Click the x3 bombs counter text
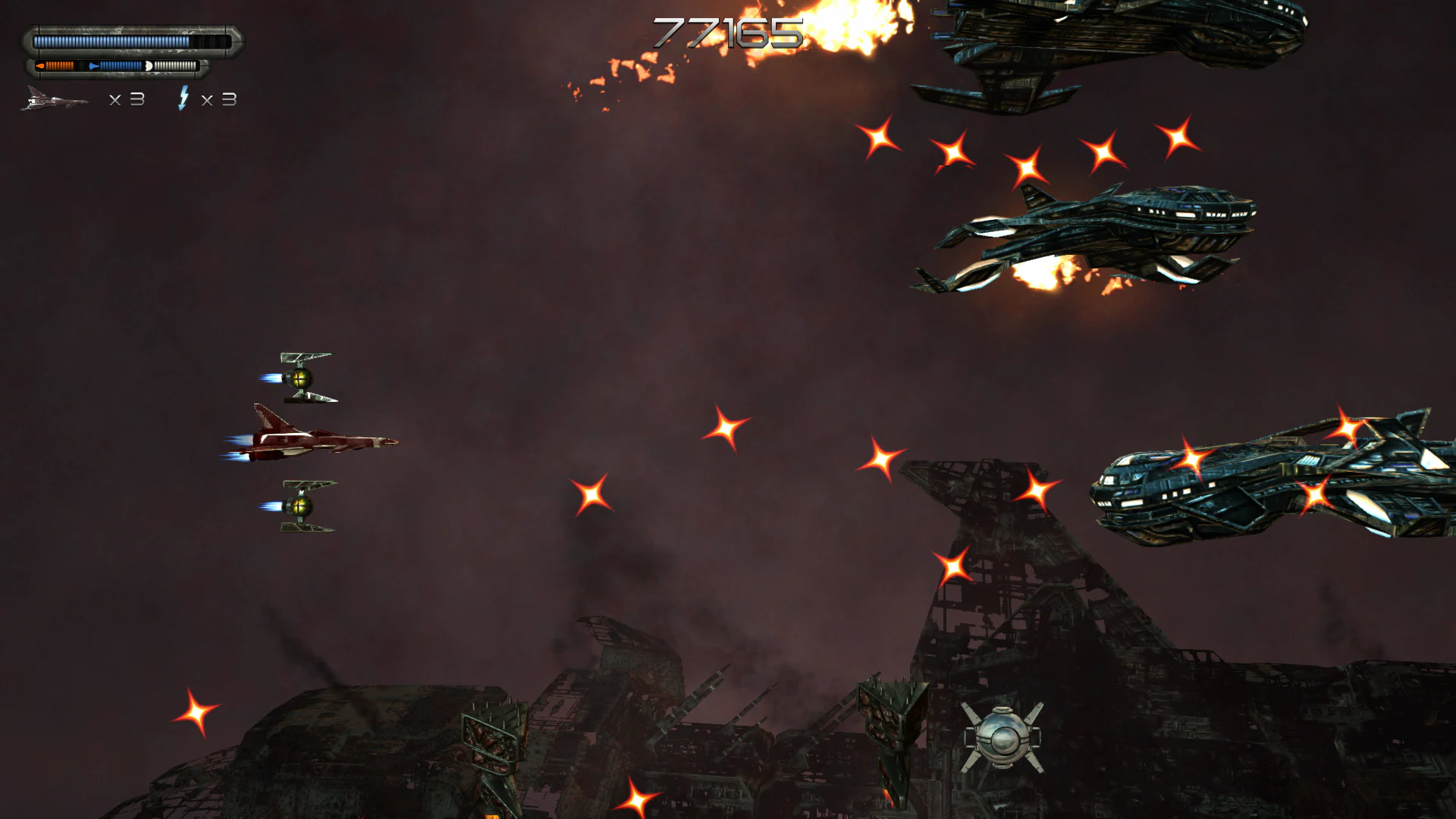Viewport: 1456px width, 819px height. [x=220, y=99]
